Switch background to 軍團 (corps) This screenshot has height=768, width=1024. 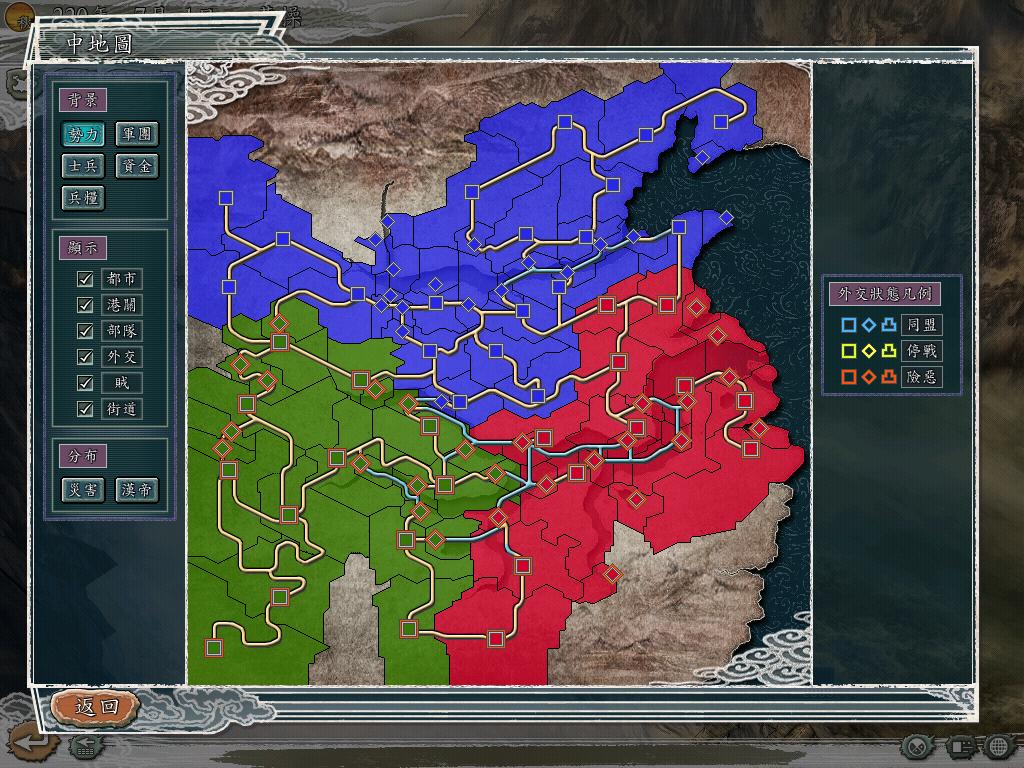[137, 134]
